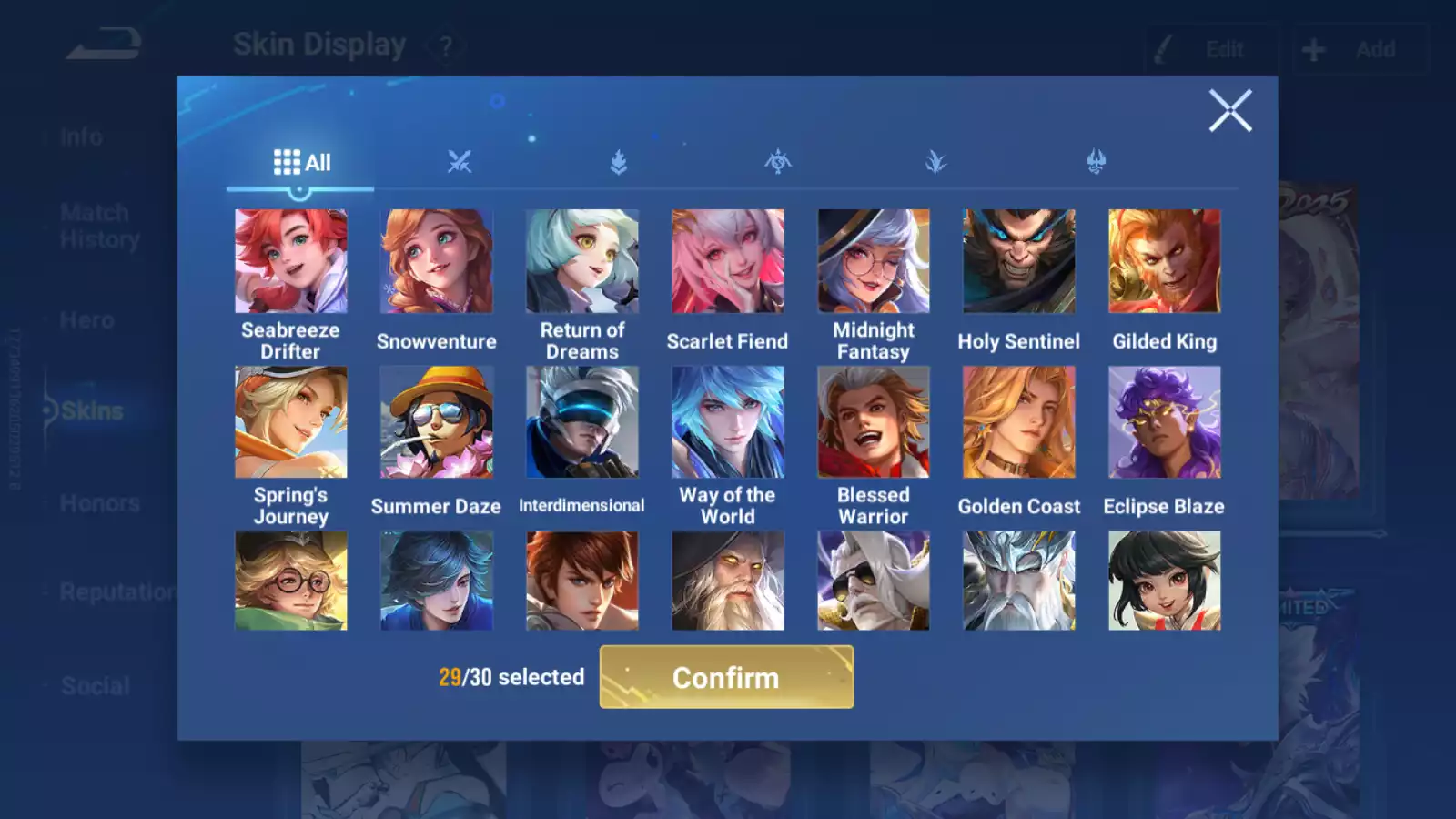
Task: Choose the Summer Daze skin
Action: pyautogui.click(x=436, y=422)
